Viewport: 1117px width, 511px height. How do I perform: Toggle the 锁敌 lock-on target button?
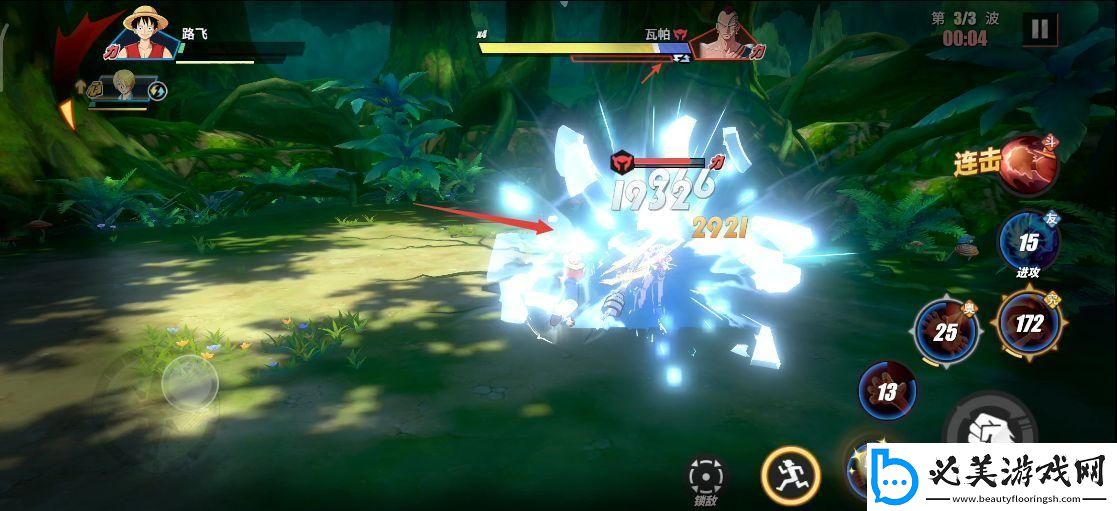pos(706,476)
